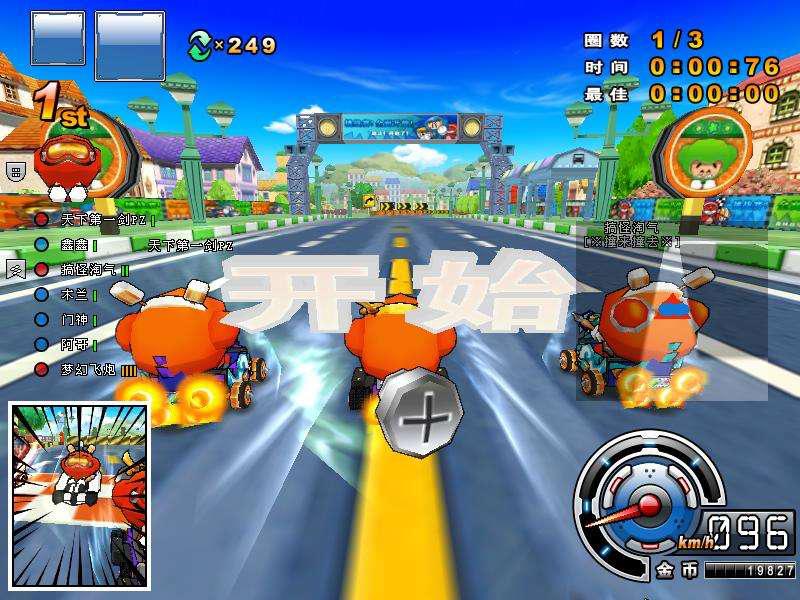Image resolution: width=800 pixels, height=600 pixels.
Task: Click the double-chevron icon beside the player list
Action: 15,269
